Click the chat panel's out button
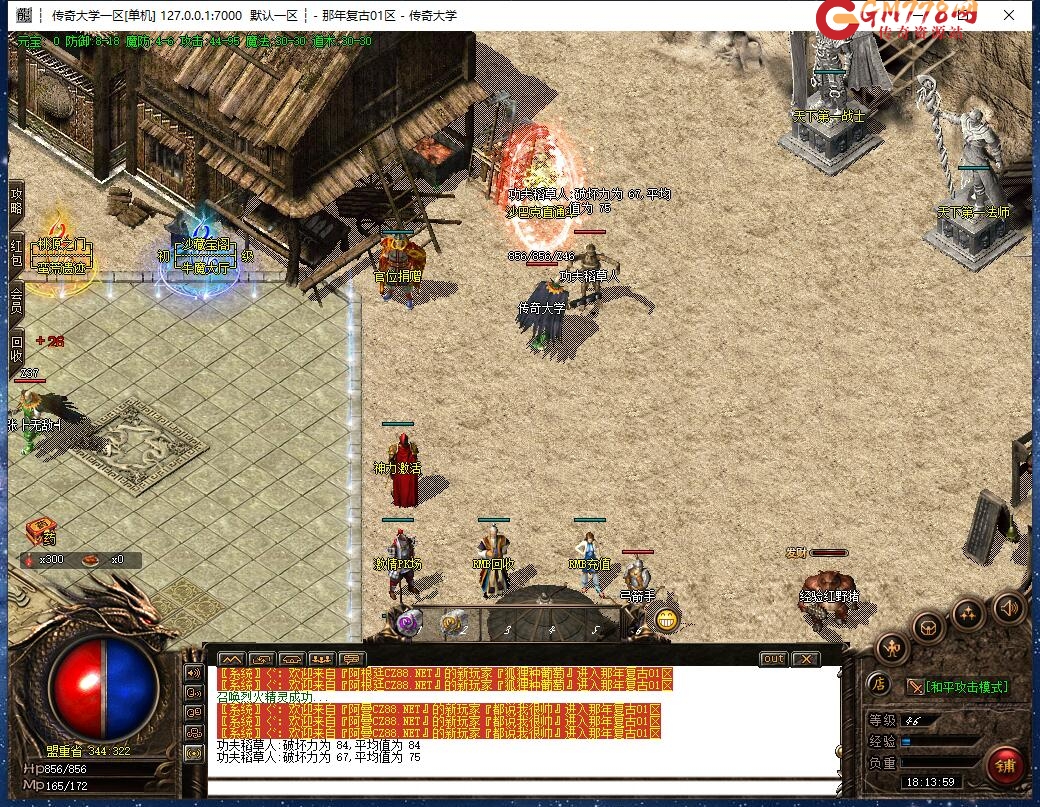 click(773, 659)
